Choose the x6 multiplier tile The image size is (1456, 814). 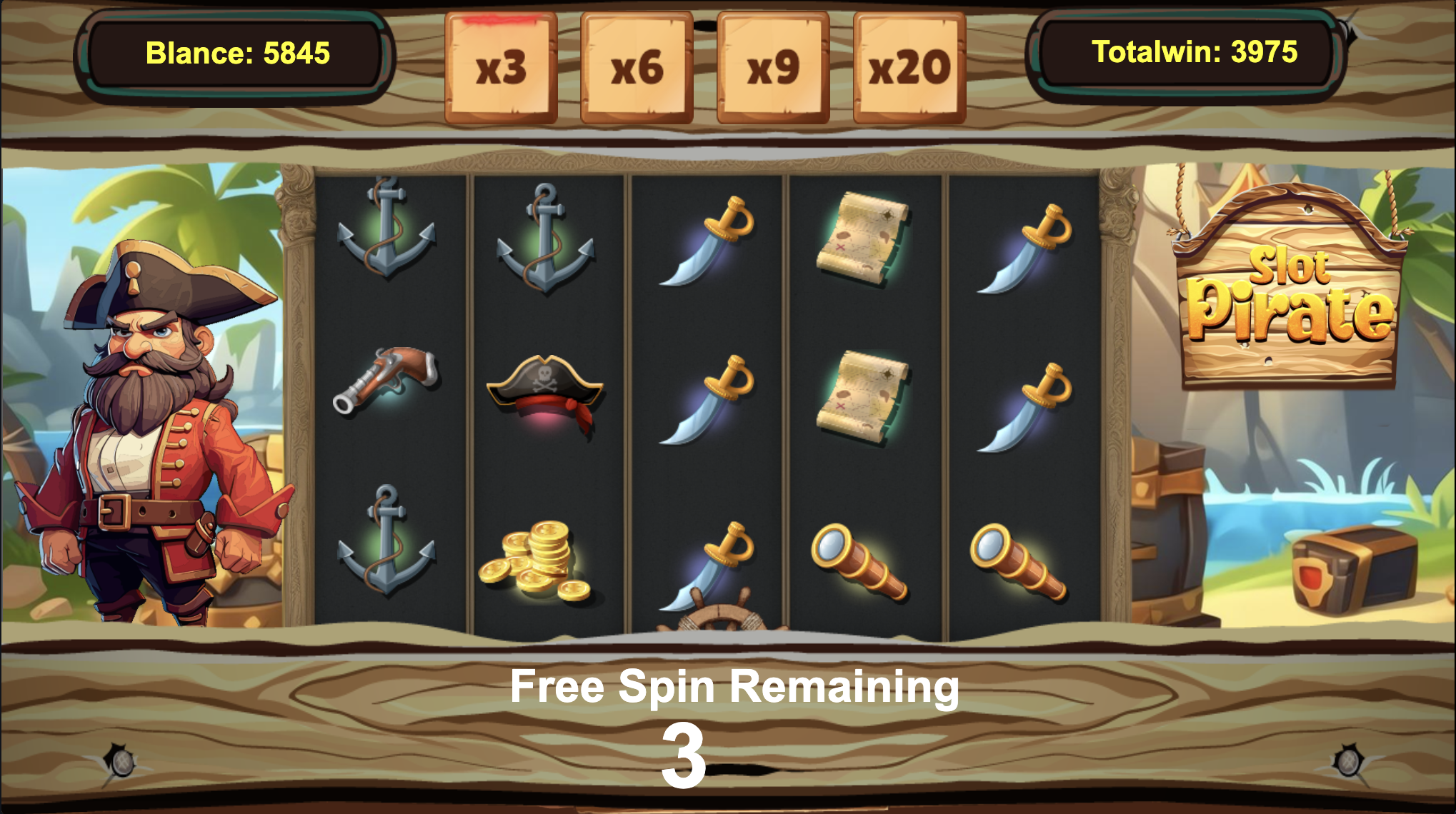637,68
